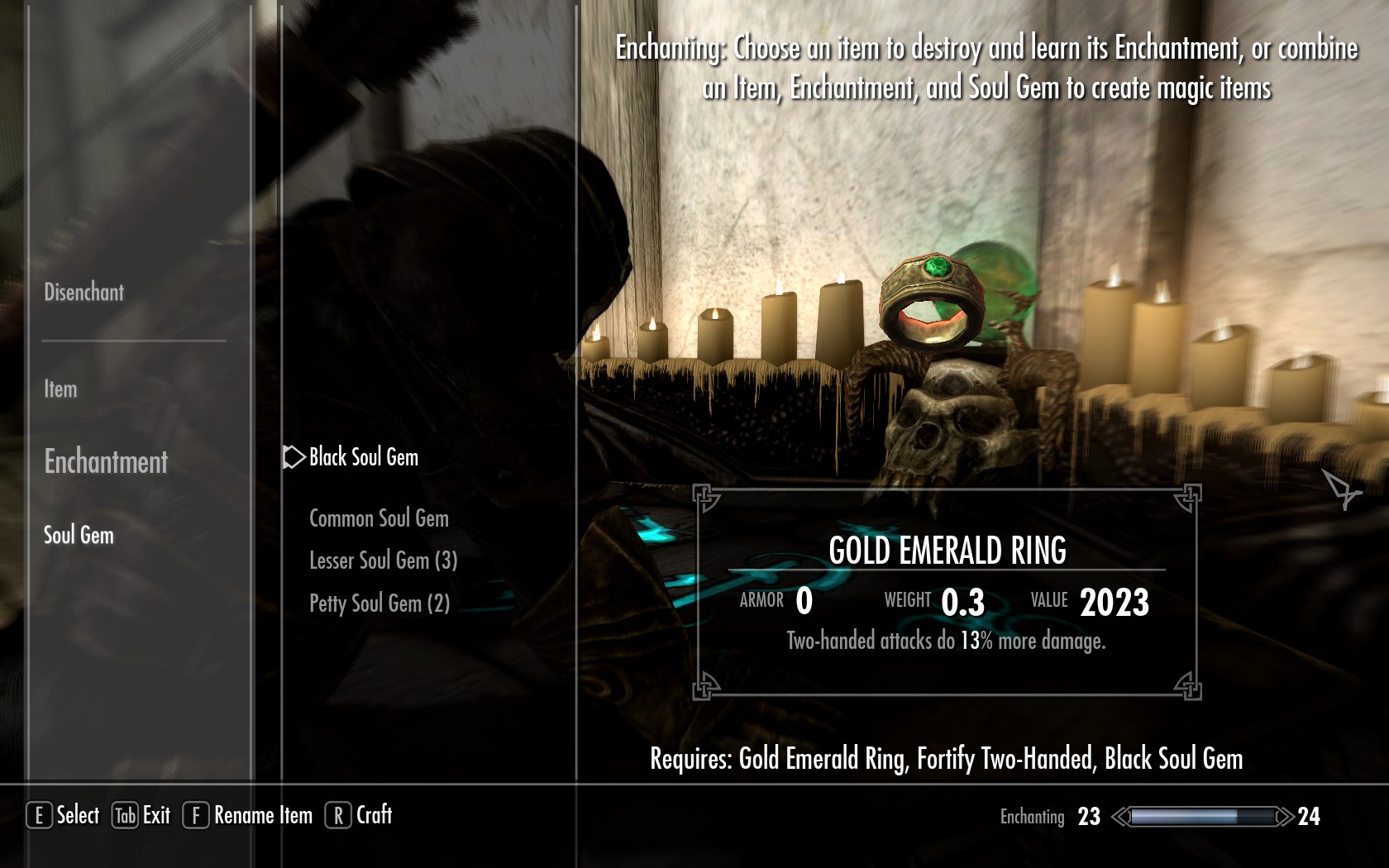Select the Black Soul Gem entry

click(x=363, y=457)
